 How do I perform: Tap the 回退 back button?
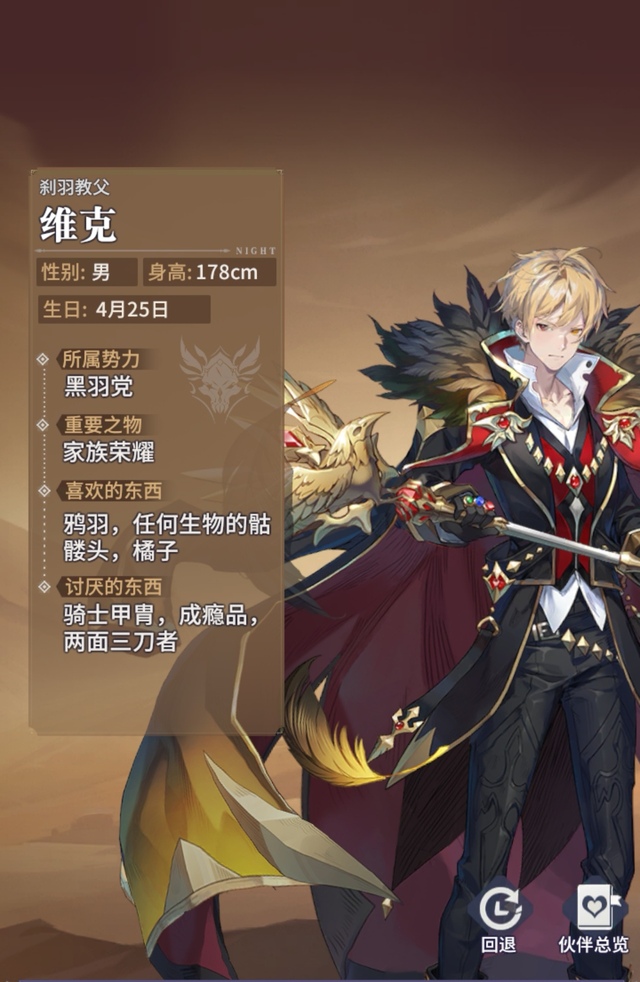(498, 917)
